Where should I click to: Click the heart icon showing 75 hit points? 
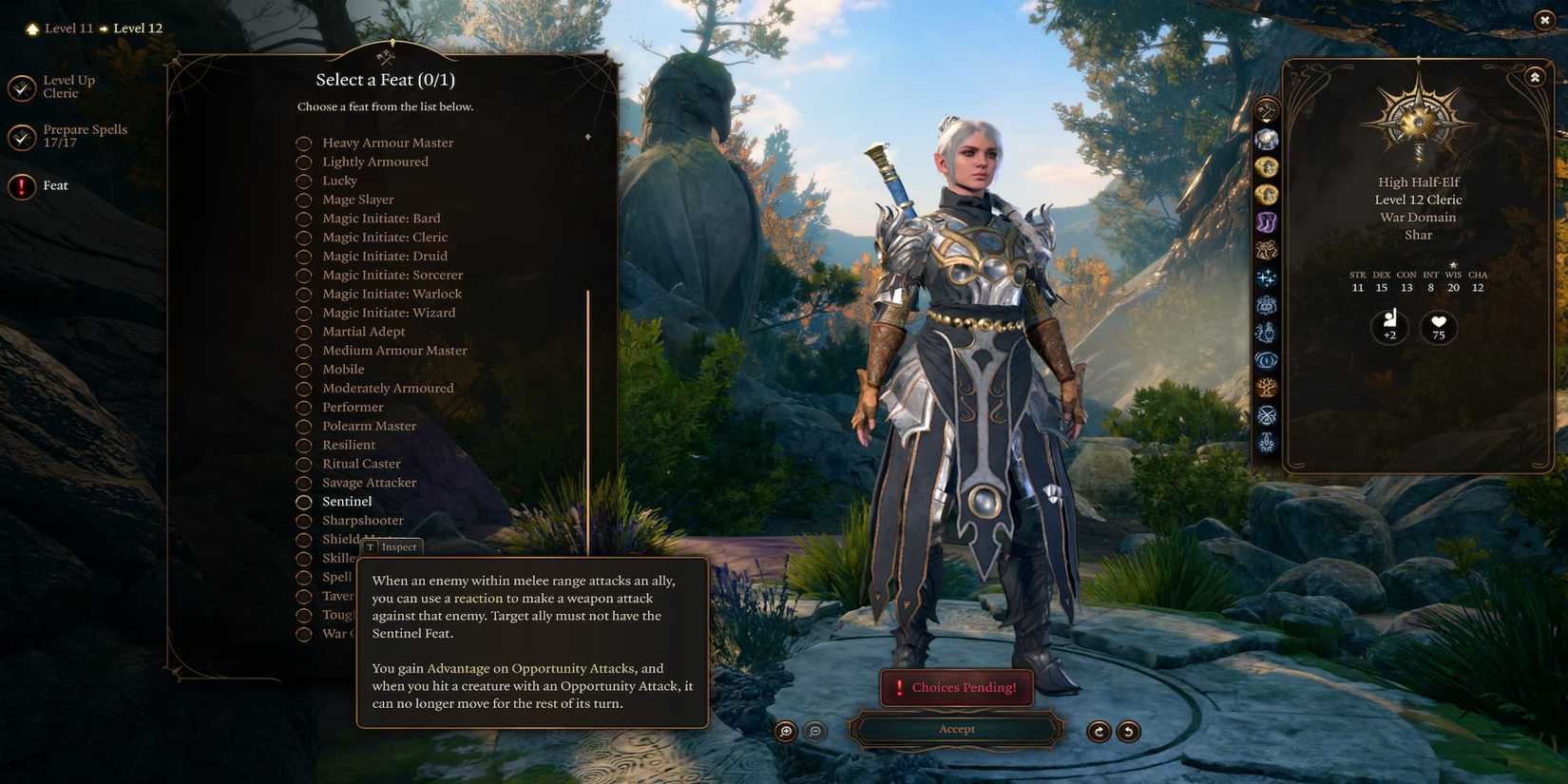[x=1438, y=326]
